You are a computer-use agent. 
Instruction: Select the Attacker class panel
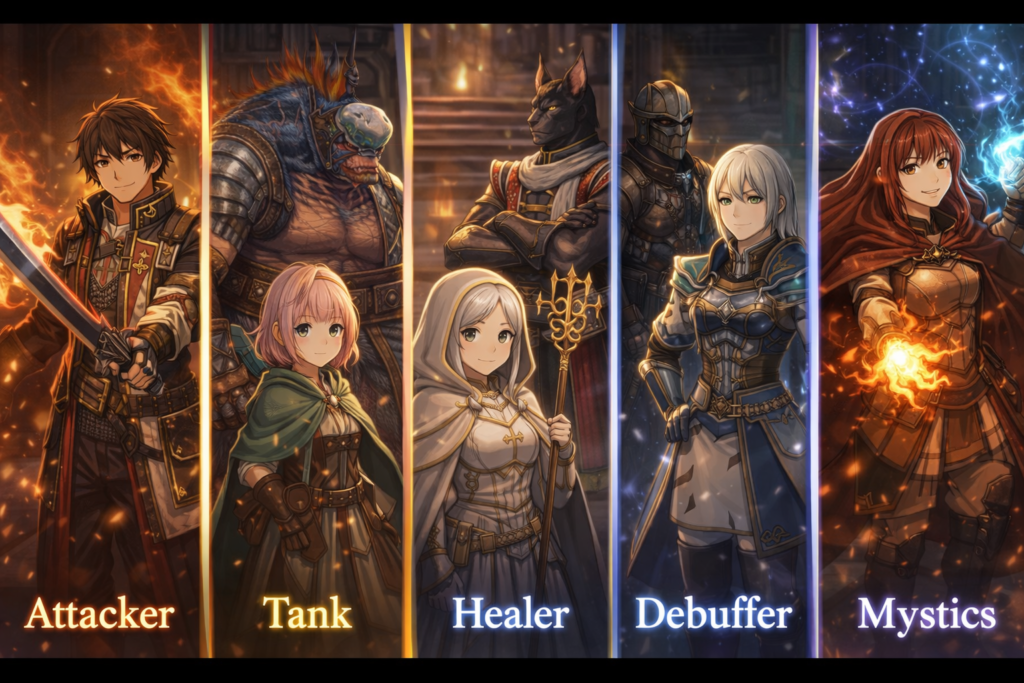tap(100, 340)
